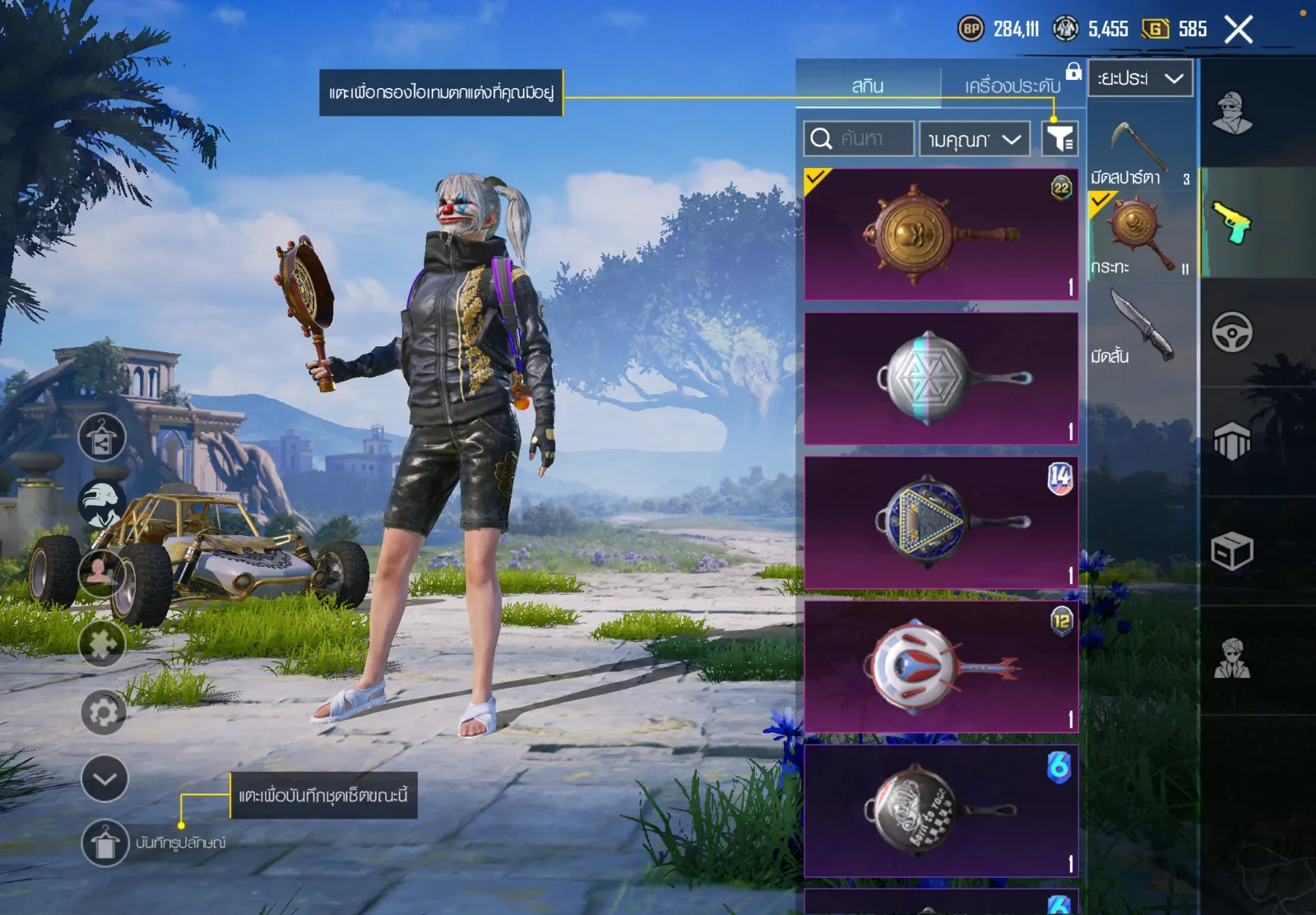Image resolution: width=1316 pixels, height=915 pixels.
Task: Select the กระทะ pan weapon category
Action: (1140, 236)
